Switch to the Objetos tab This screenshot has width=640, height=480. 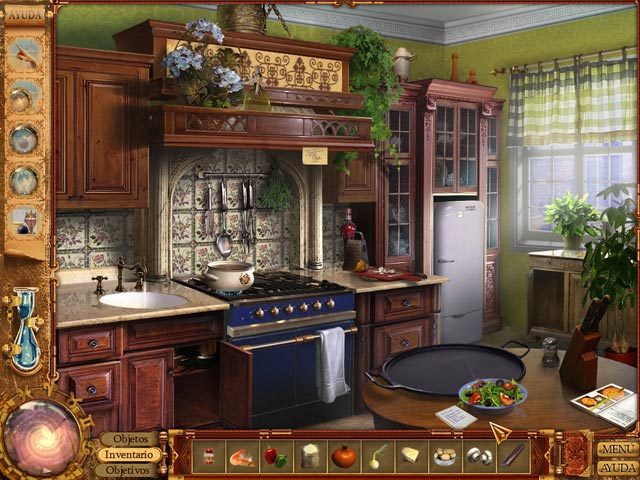coord(130,439)
